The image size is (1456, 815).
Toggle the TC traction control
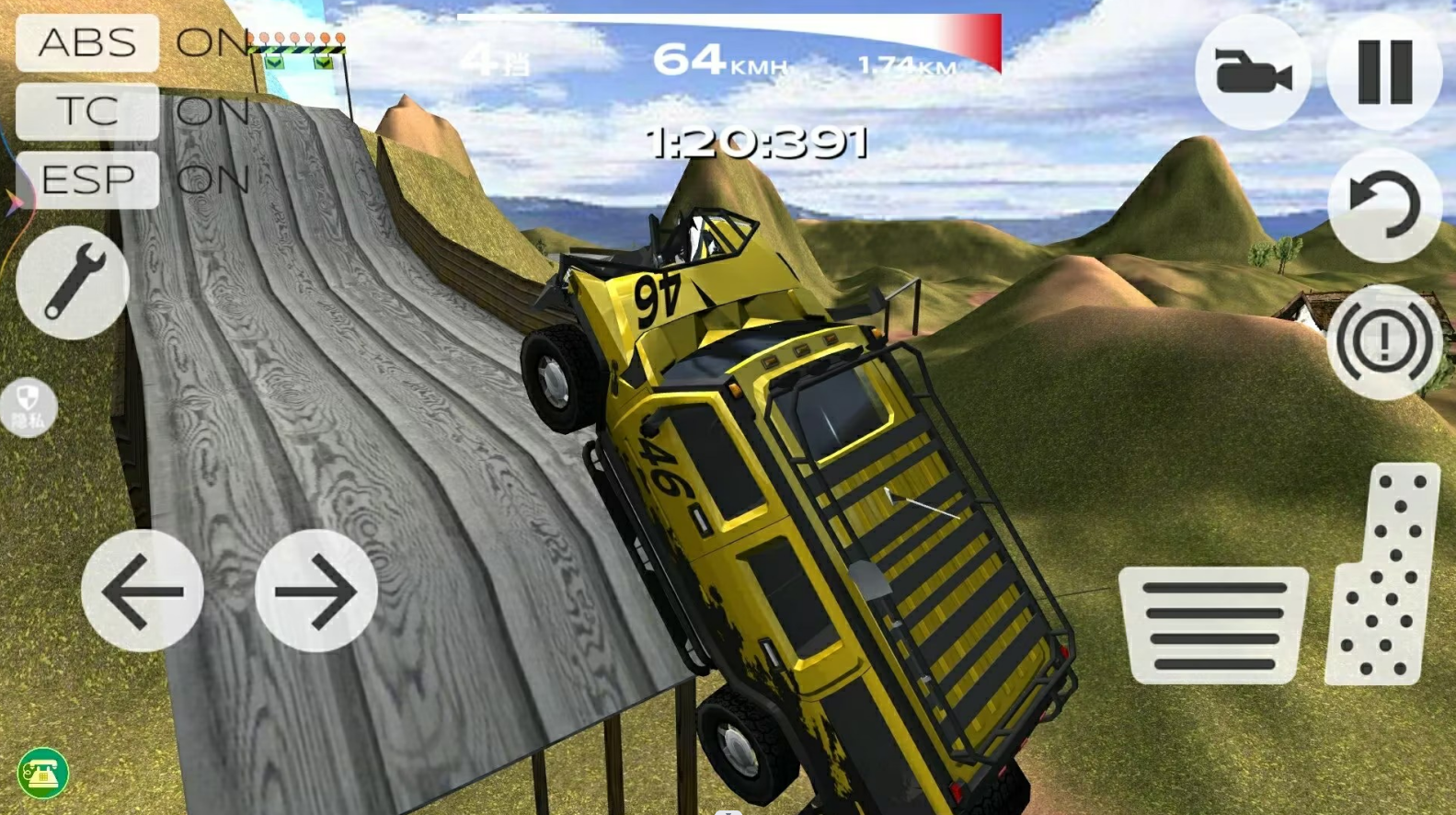(x=87, y=111)
